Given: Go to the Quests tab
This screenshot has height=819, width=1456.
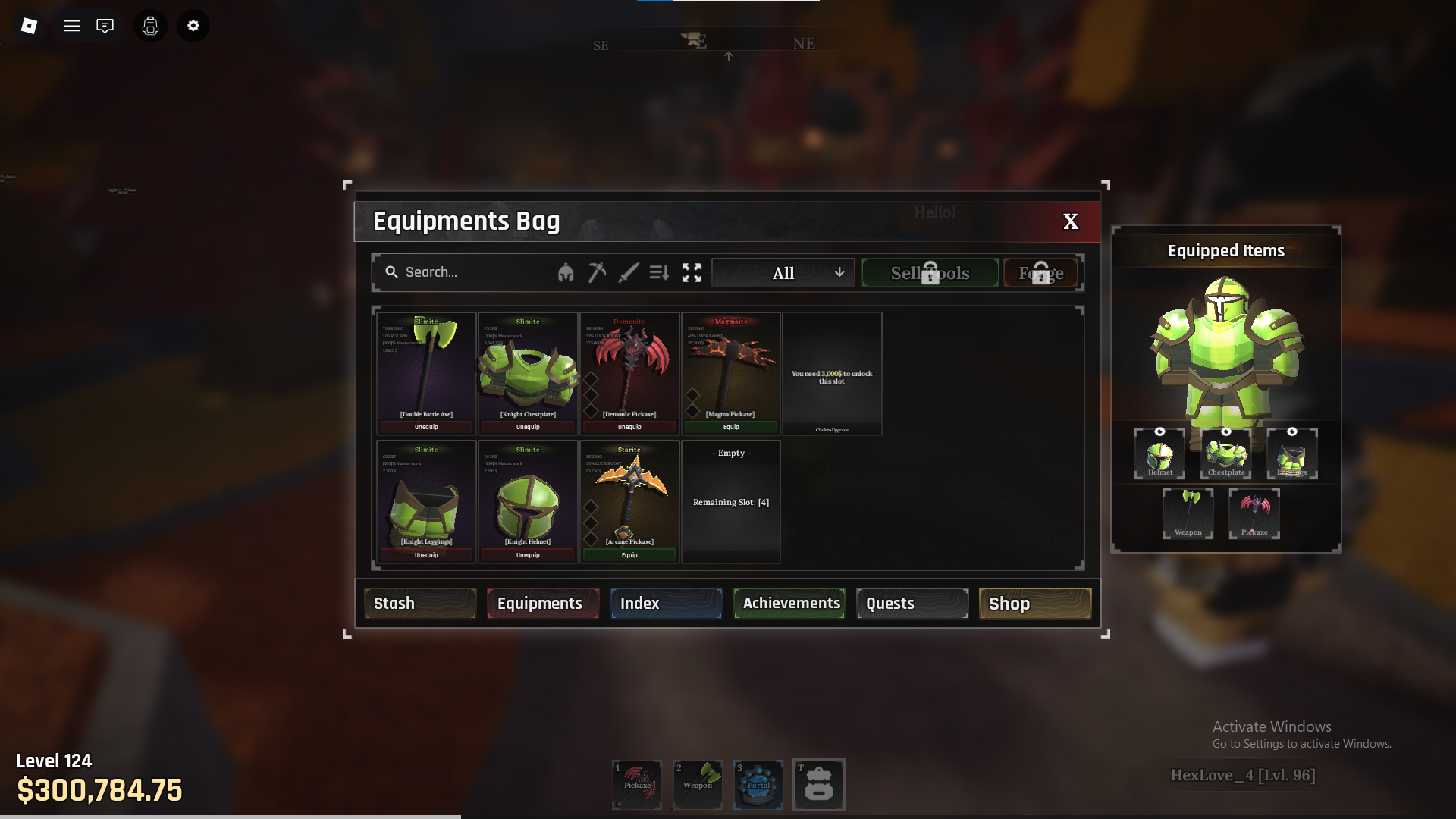Looking at the screenshot, I should [x=912, y=604].
